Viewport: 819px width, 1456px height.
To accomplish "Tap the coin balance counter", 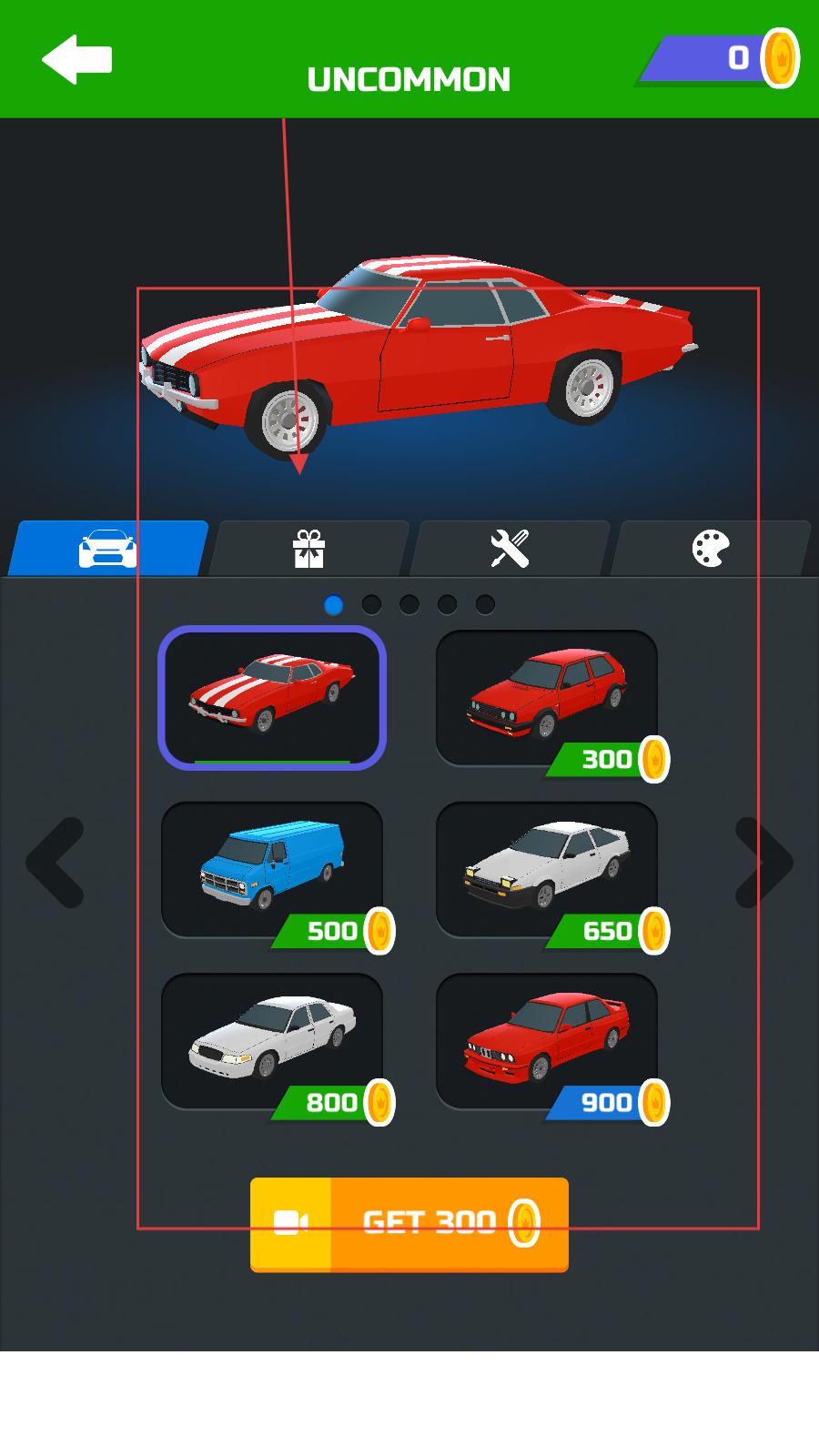I will [721, 59].
